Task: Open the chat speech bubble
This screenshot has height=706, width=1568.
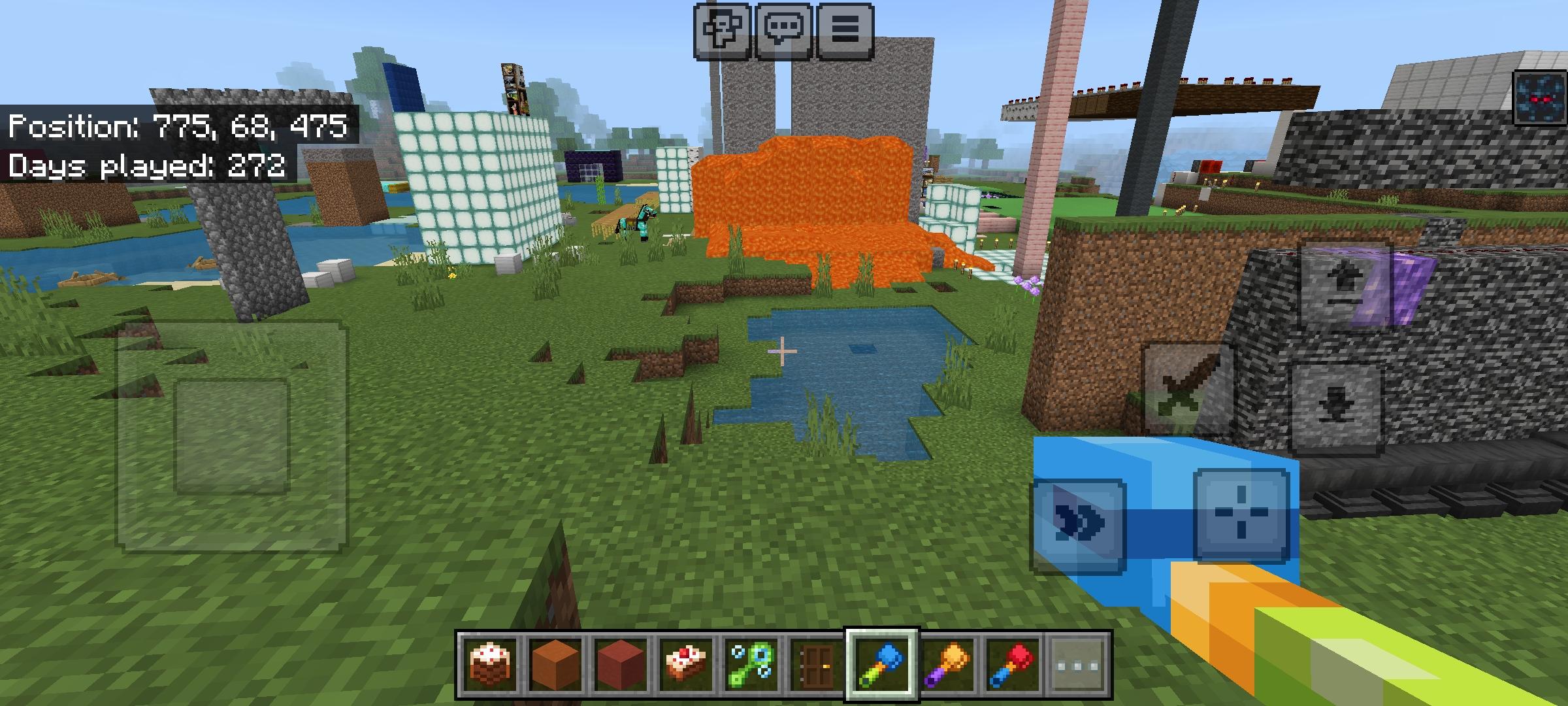Action: [x=783, y=31]
